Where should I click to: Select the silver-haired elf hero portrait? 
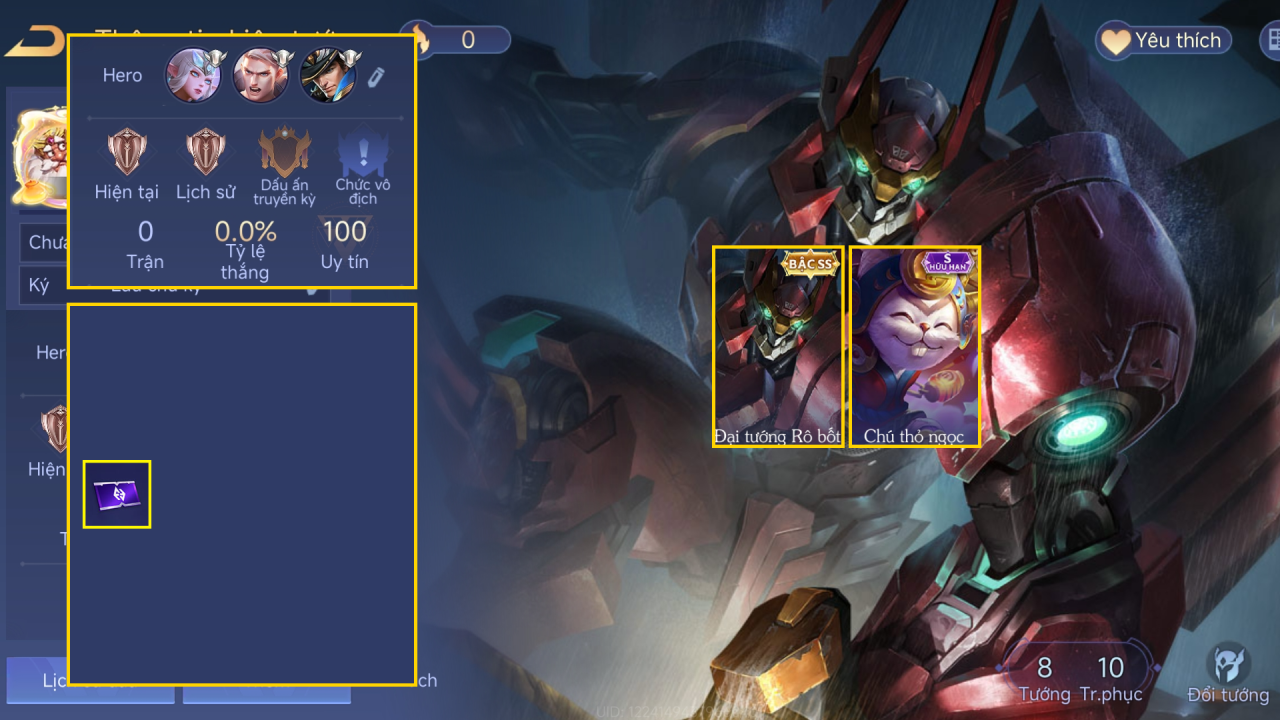[193, 76]
